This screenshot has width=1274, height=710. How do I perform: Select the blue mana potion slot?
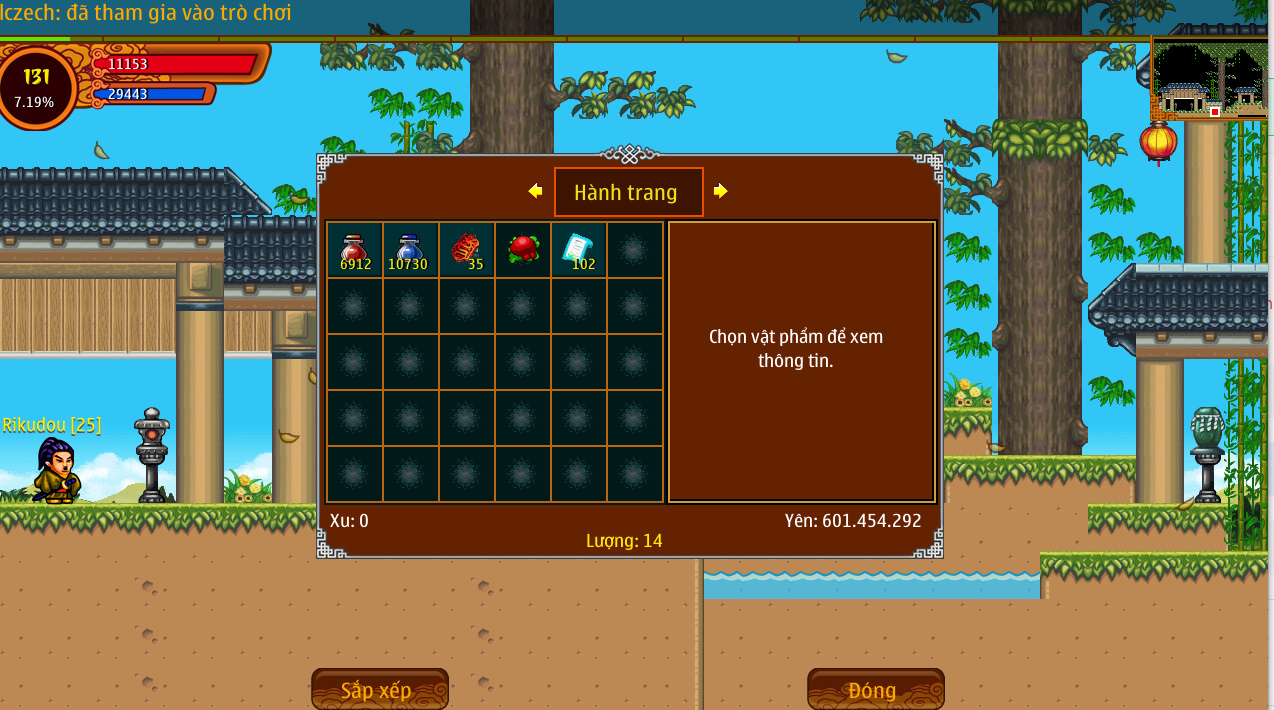pos(410,250)
